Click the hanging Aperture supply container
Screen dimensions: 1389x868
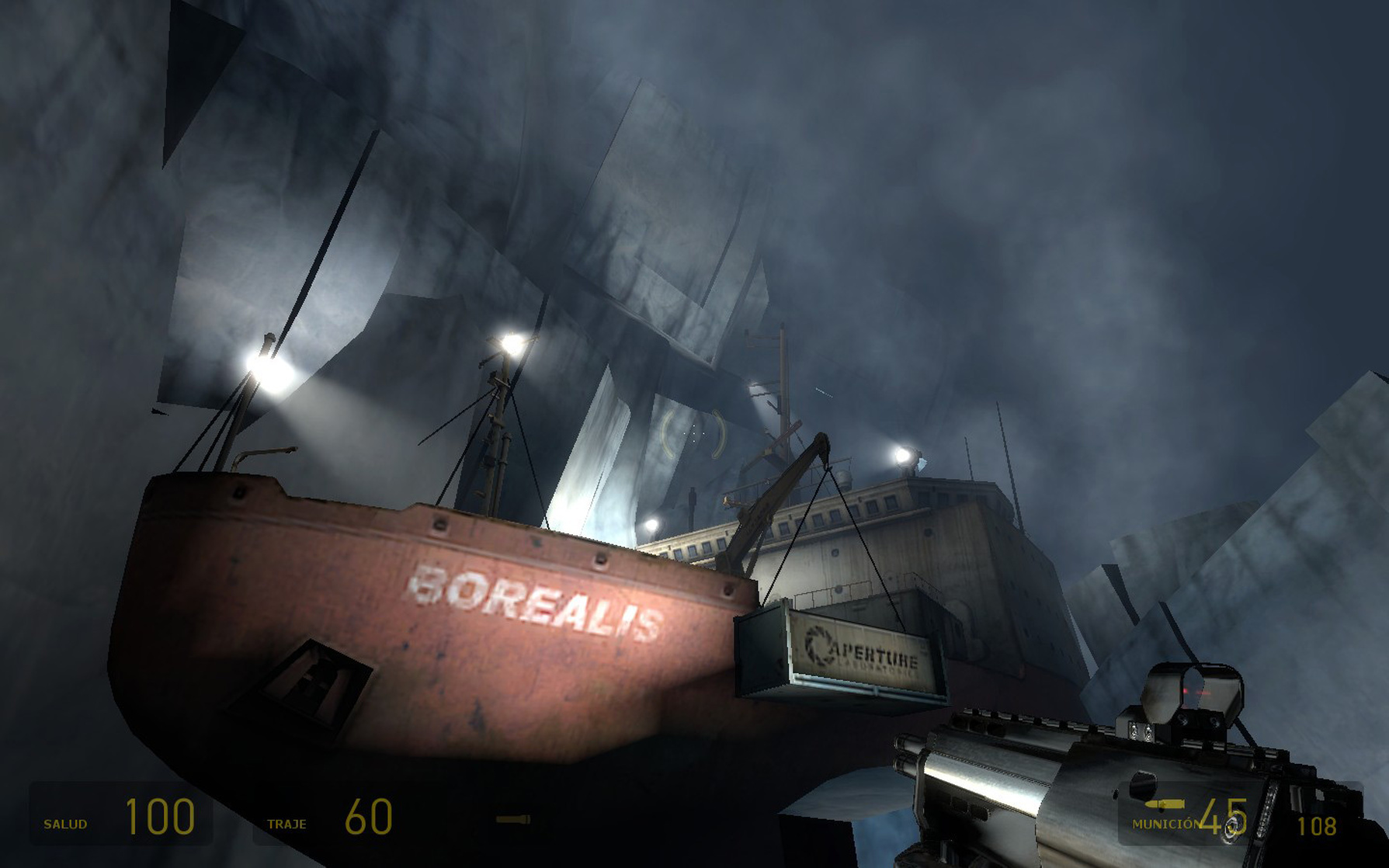(x=842, y=654)
